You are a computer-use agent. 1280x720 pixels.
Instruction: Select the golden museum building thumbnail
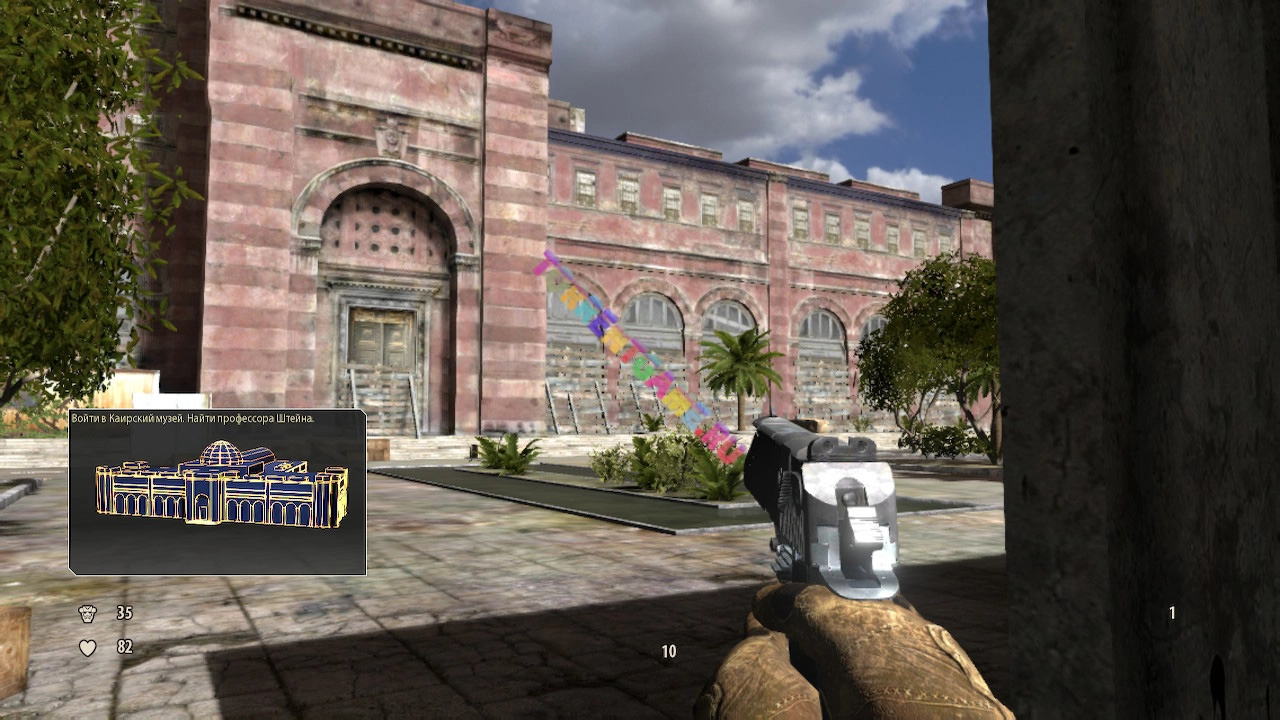[222, 485]
